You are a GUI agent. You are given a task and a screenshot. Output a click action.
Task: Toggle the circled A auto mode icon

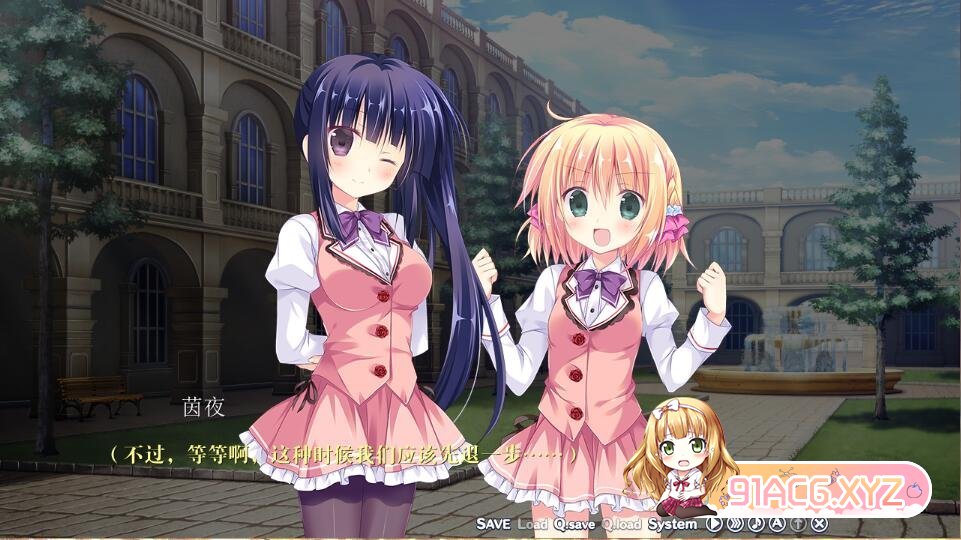coord(777,523)
